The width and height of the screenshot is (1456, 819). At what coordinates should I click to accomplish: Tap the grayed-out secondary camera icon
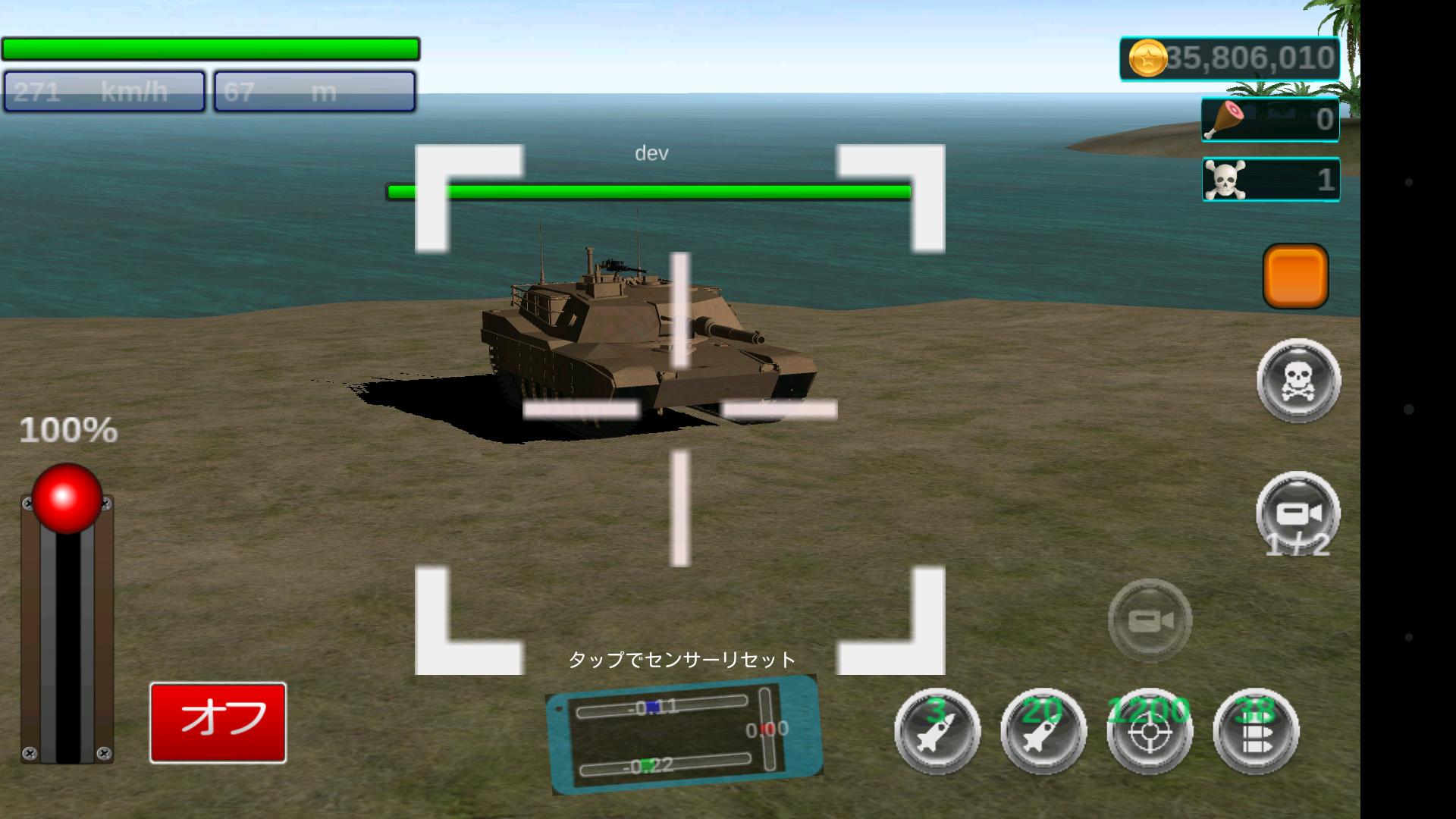point(1149,620)
